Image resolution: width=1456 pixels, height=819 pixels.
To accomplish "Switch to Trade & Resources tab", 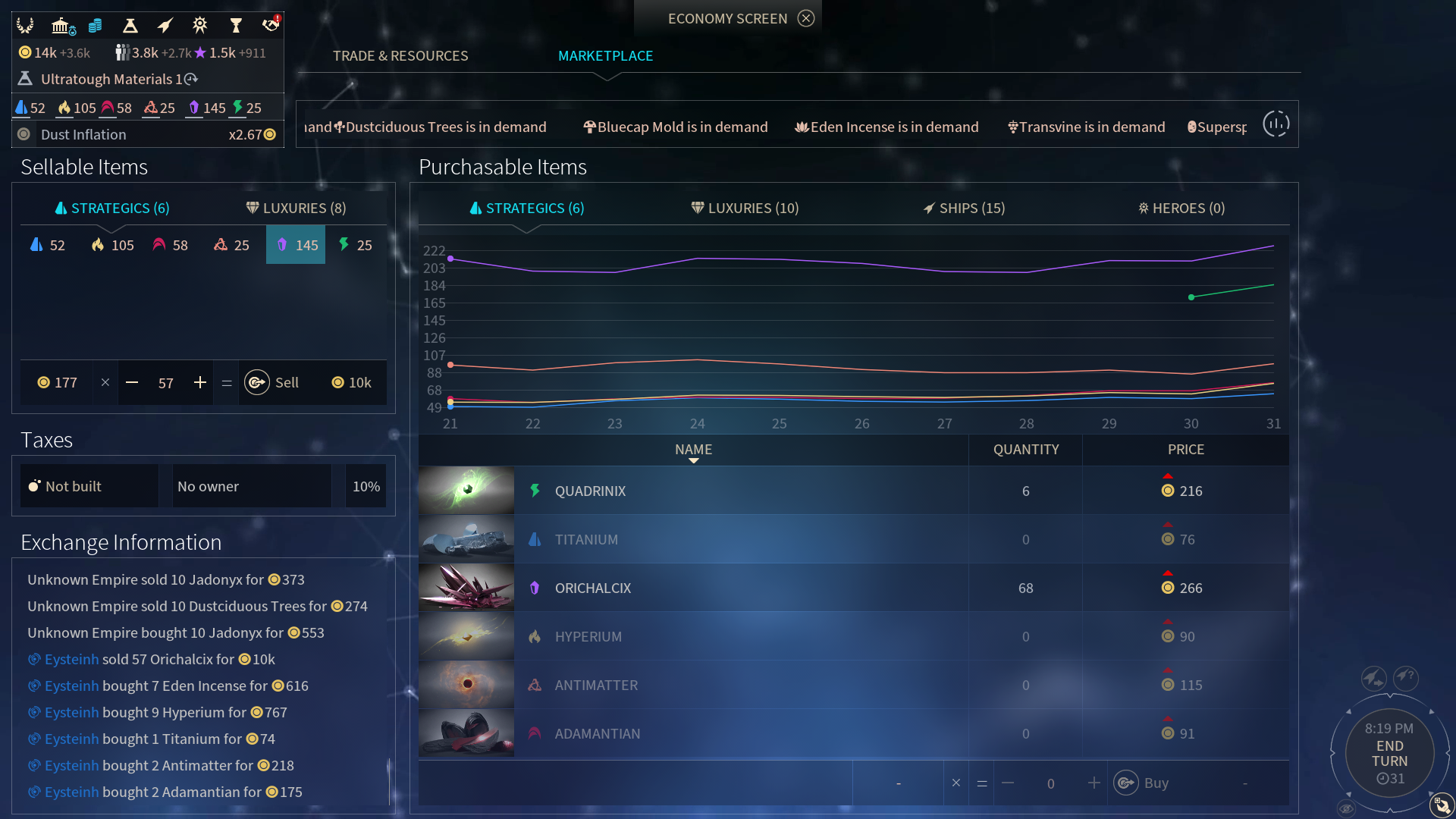I will pyautogui.click(x=400, y=55).
